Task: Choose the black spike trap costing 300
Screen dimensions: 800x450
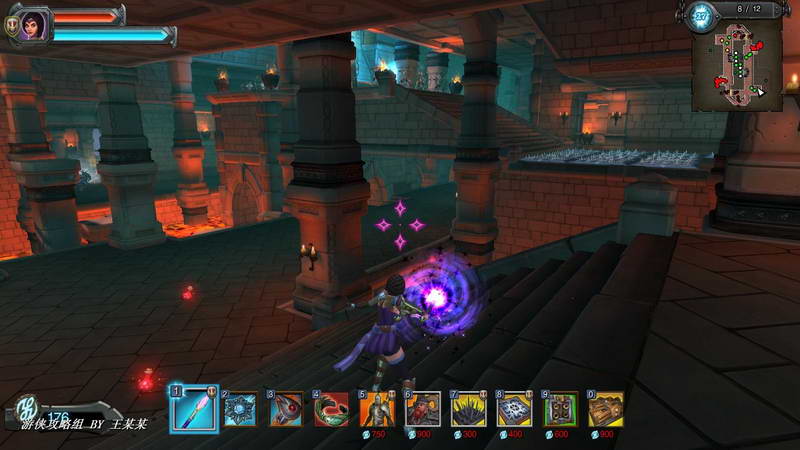Action: pyautogui.click(x=469, y=408)
